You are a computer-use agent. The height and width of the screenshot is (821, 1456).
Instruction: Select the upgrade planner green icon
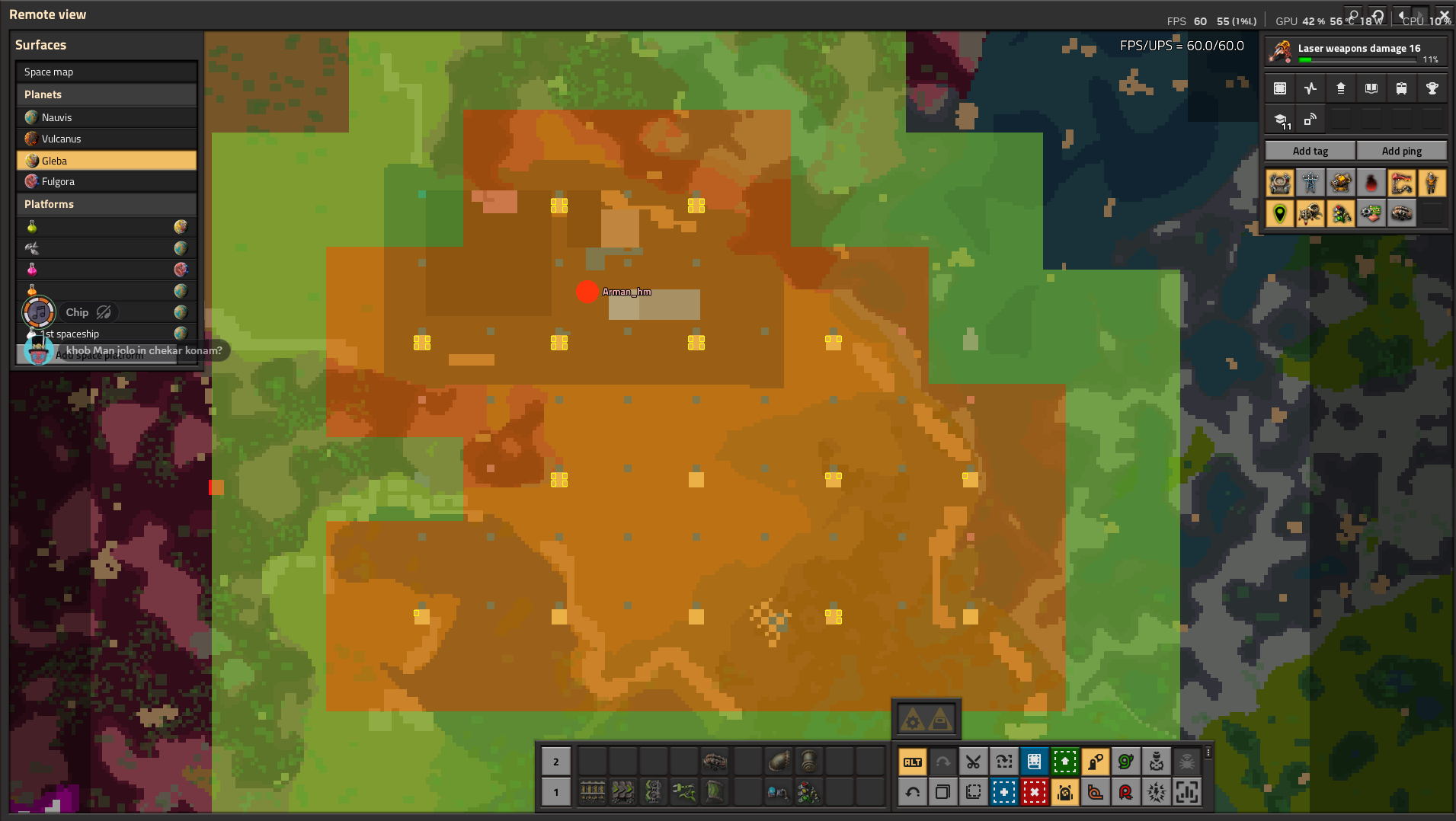1064,762
